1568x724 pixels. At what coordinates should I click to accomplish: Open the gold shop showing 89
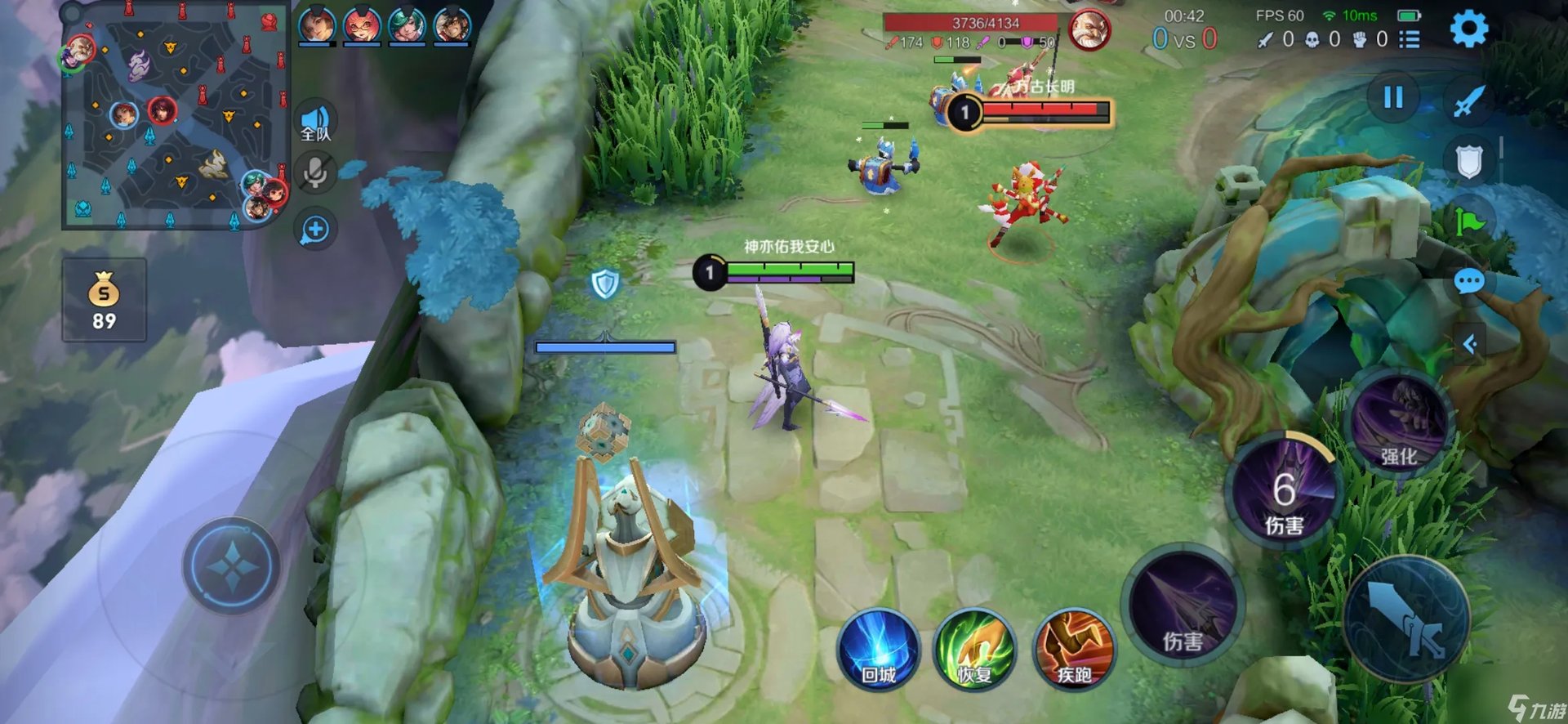(104, 300)
